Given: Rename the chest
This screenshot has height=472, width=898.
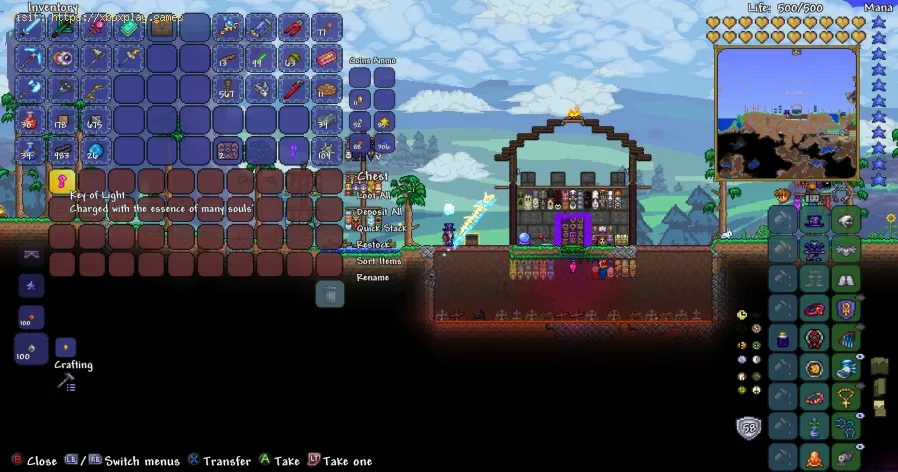Looking at the screenshot, I should pyautogui.click(x=372, y=277).
